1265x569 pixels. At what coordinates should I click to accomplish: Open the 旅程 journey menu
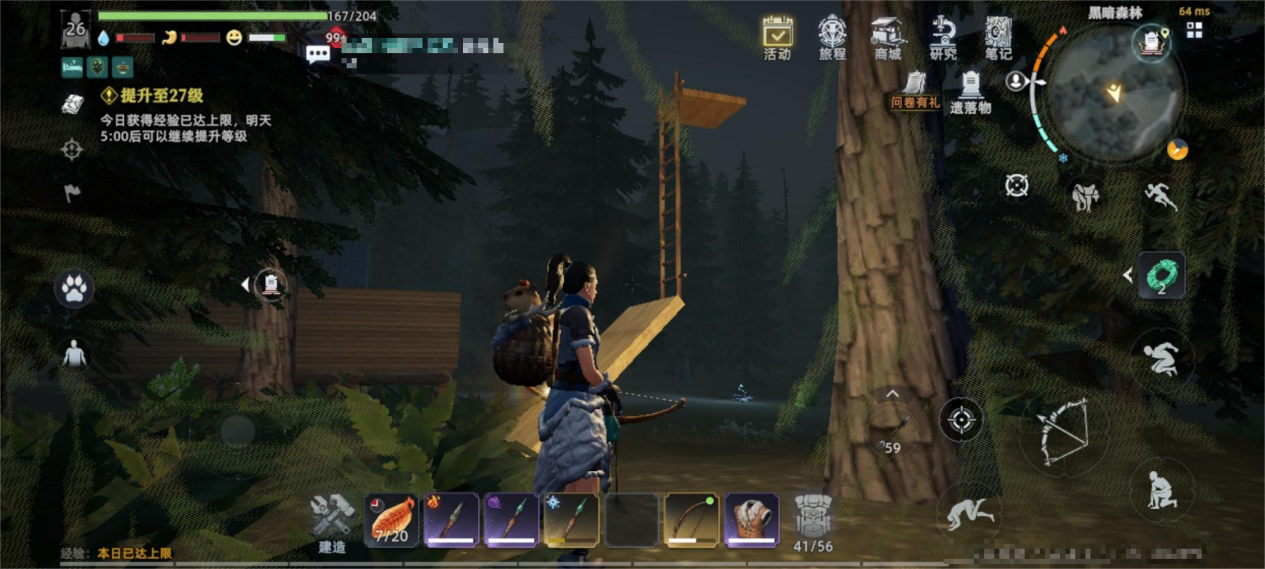pos(832,36)
